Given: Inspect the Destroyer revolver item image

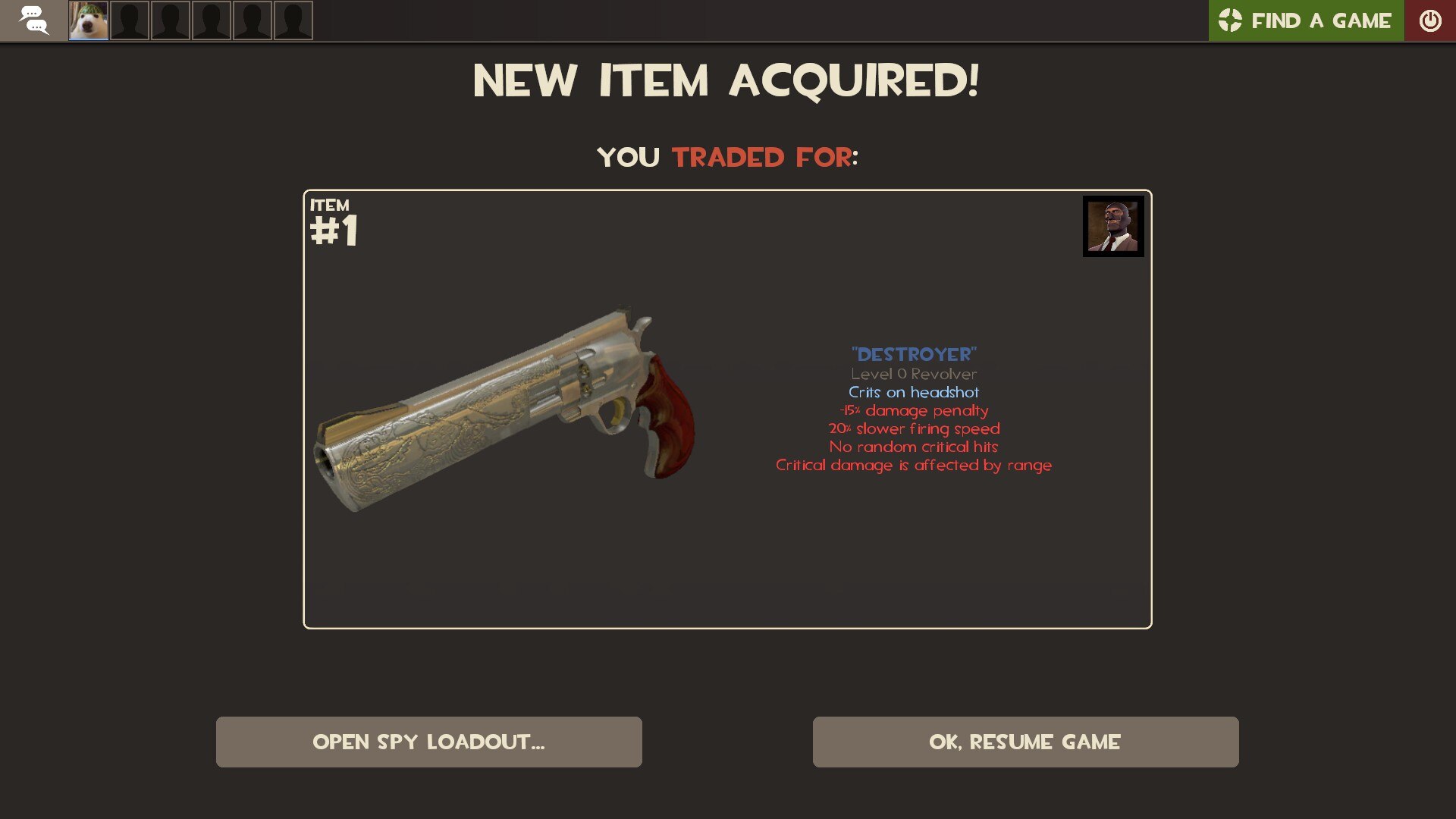Looking at the screenshot, I should pos(504,409).
